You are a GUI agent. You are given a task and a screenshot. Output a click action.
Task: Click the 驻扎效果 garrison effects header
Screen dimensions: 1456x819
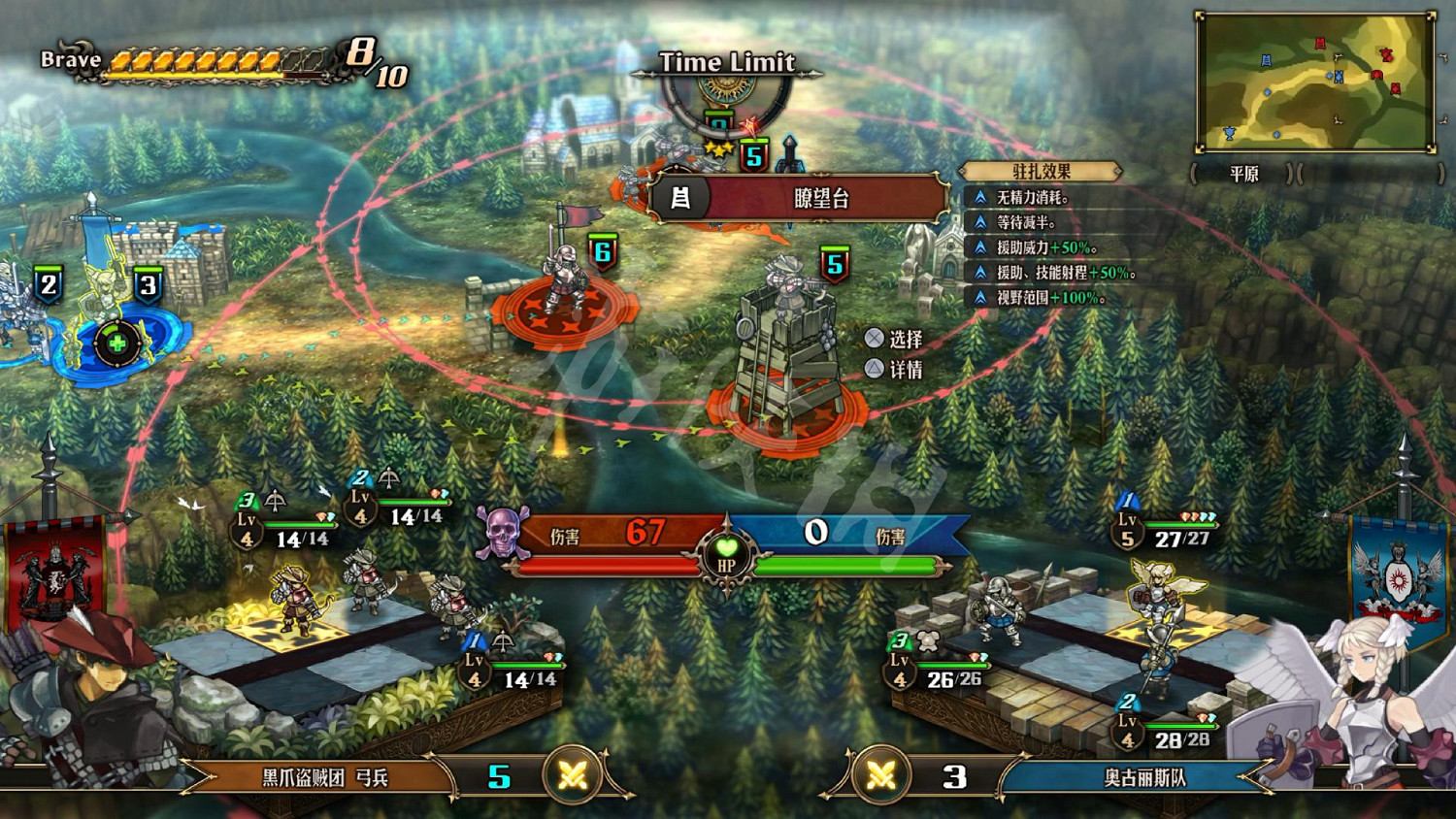coord(1042,172)
